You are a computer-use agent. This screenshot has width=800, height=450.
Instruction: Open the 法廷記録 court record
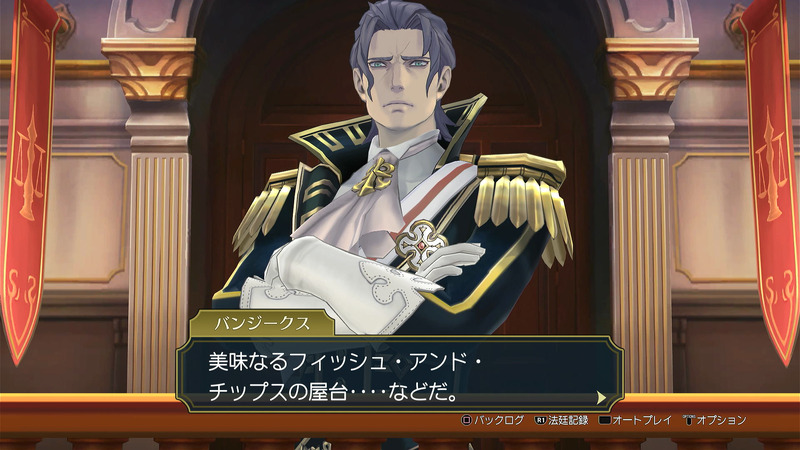click(565, 420)
